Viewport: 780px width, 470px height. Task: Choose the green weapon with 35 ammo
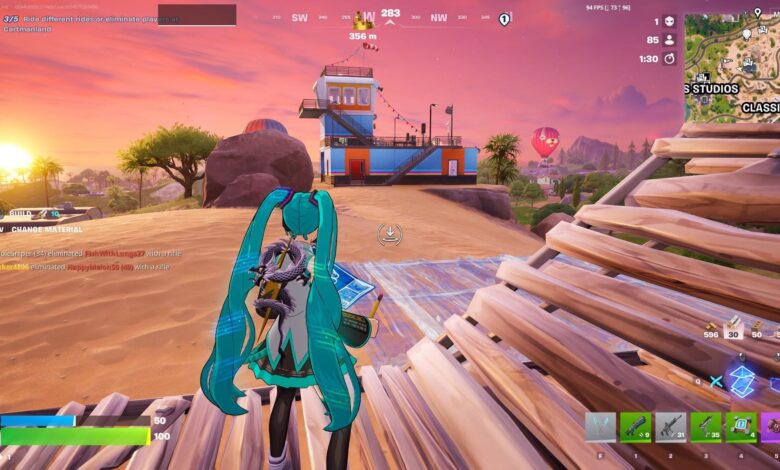tap(705, 427)
